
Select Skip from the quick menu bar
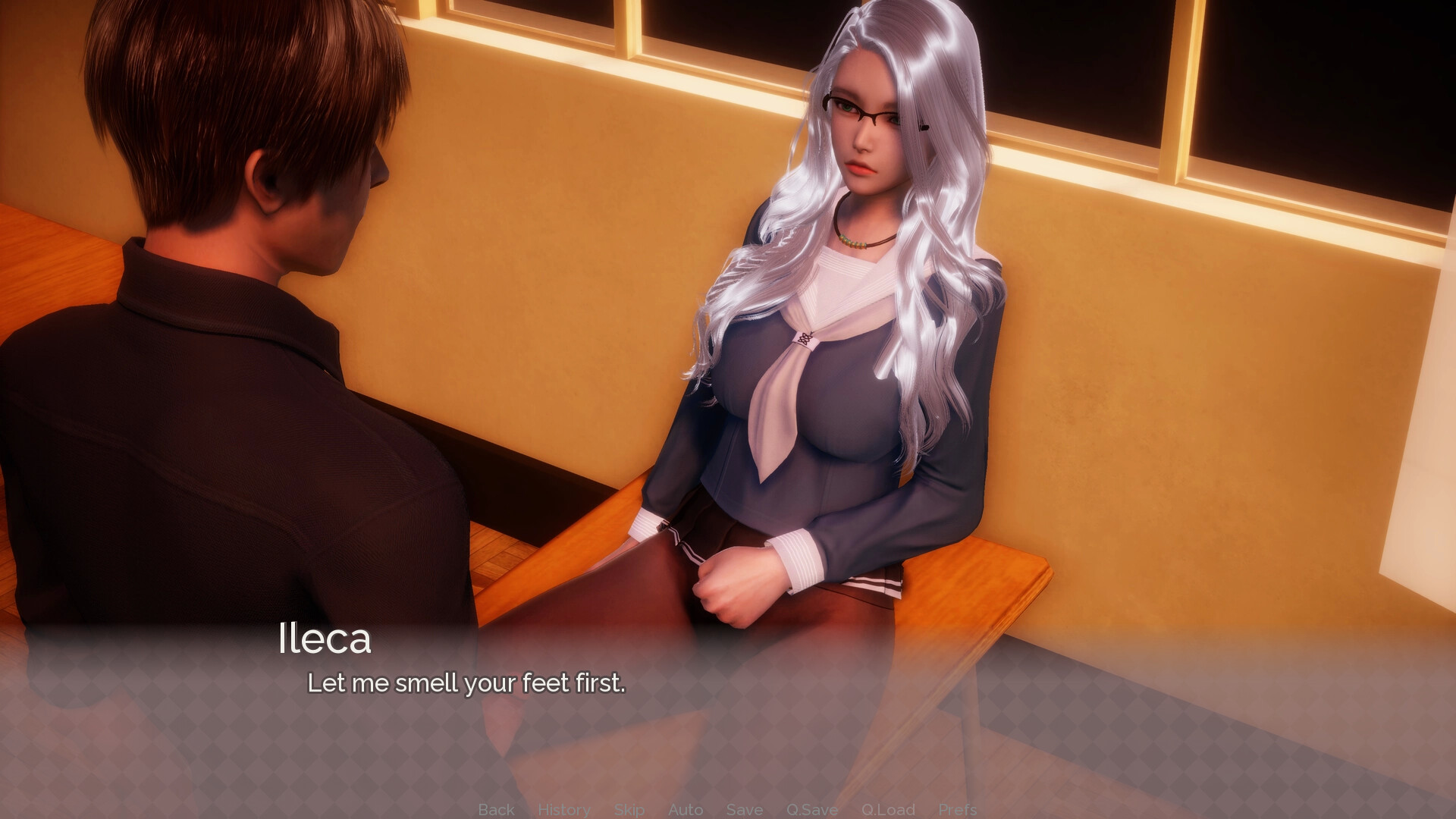[x=629, y=809]
